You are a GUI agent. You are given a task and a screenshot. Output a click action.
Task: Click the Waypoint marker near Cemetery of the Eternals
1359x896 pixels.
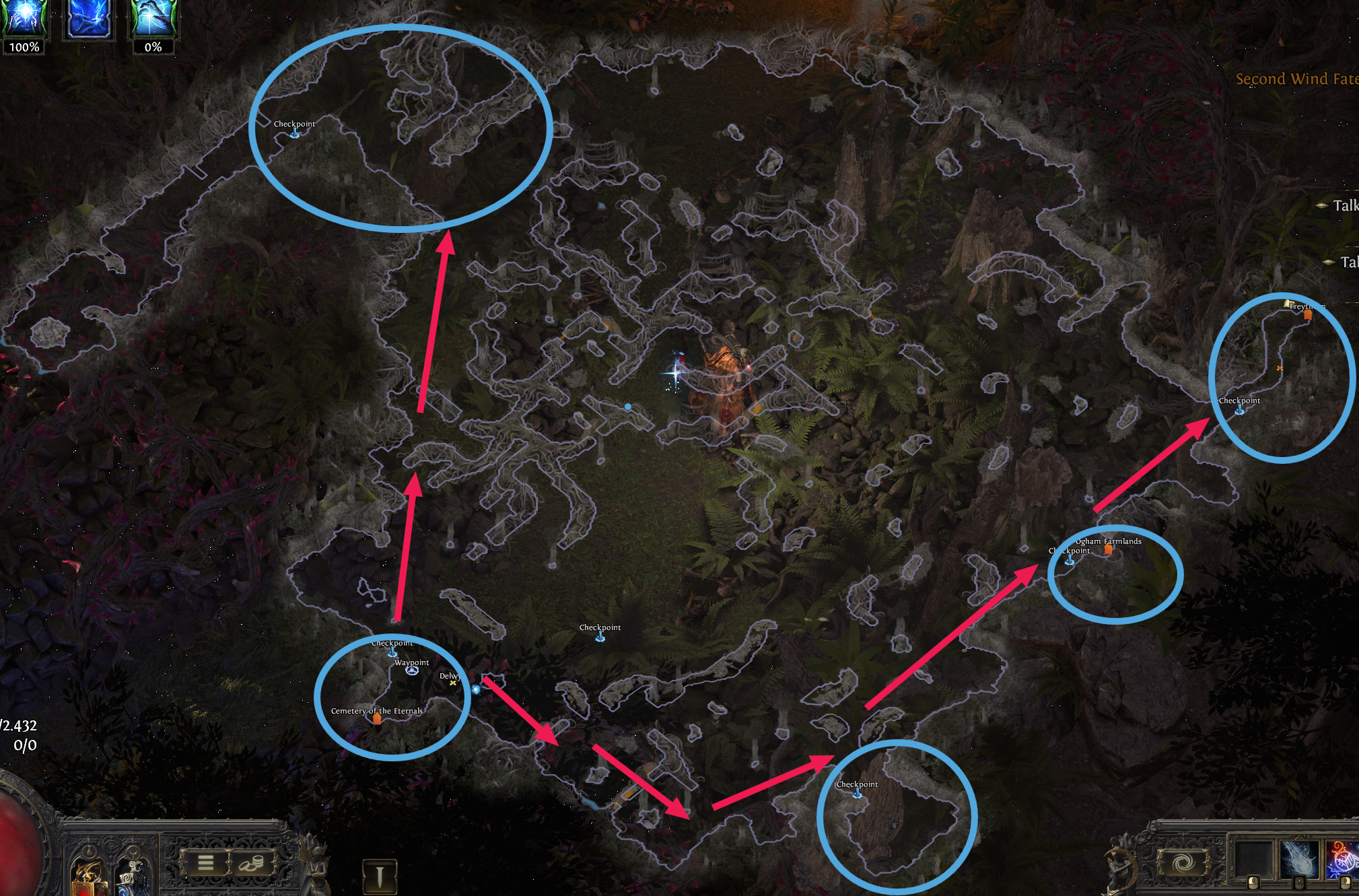pyautogui.click(x=411, y=670)
